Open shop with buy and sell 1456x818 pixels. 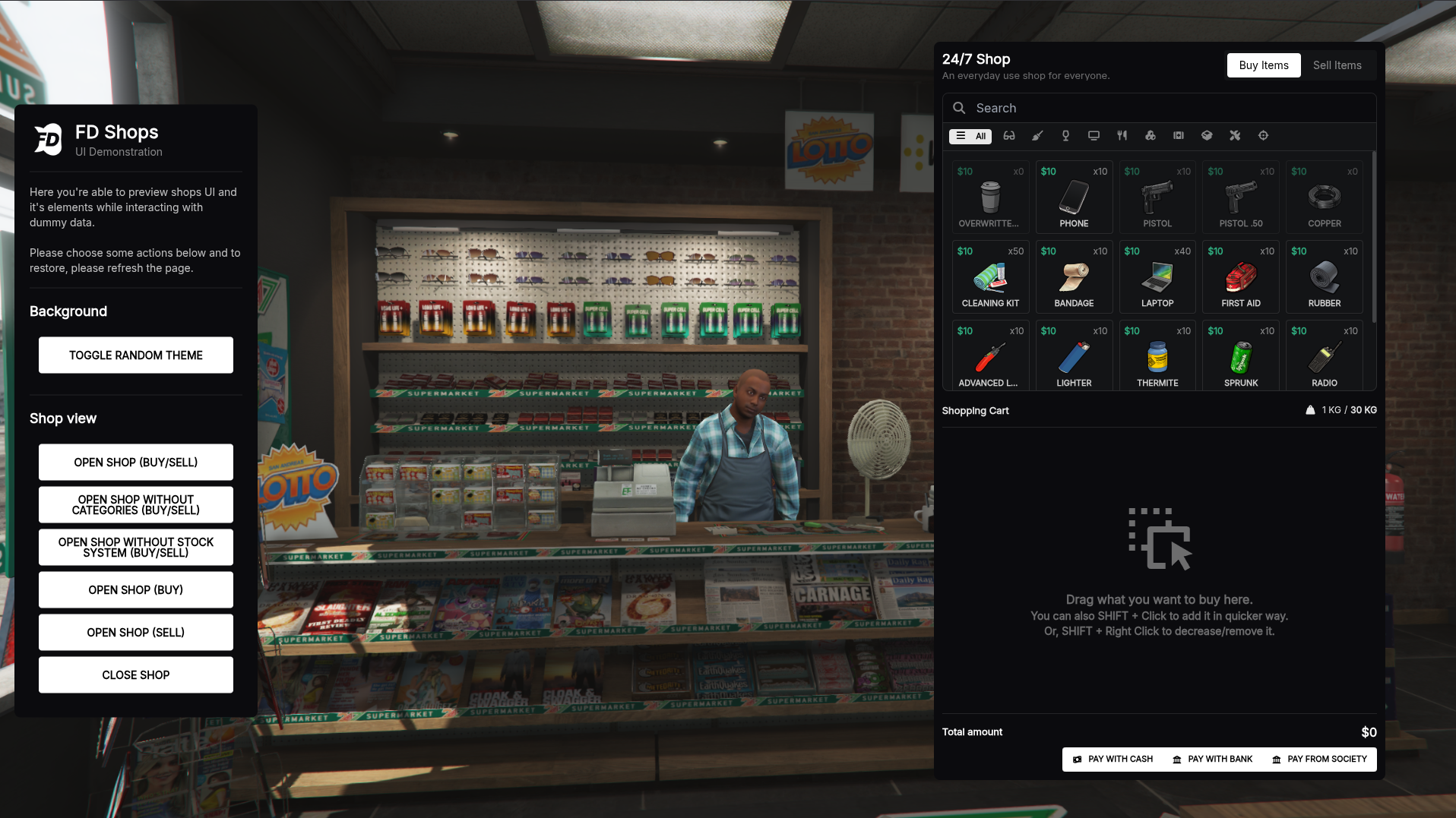coord(135,462)
